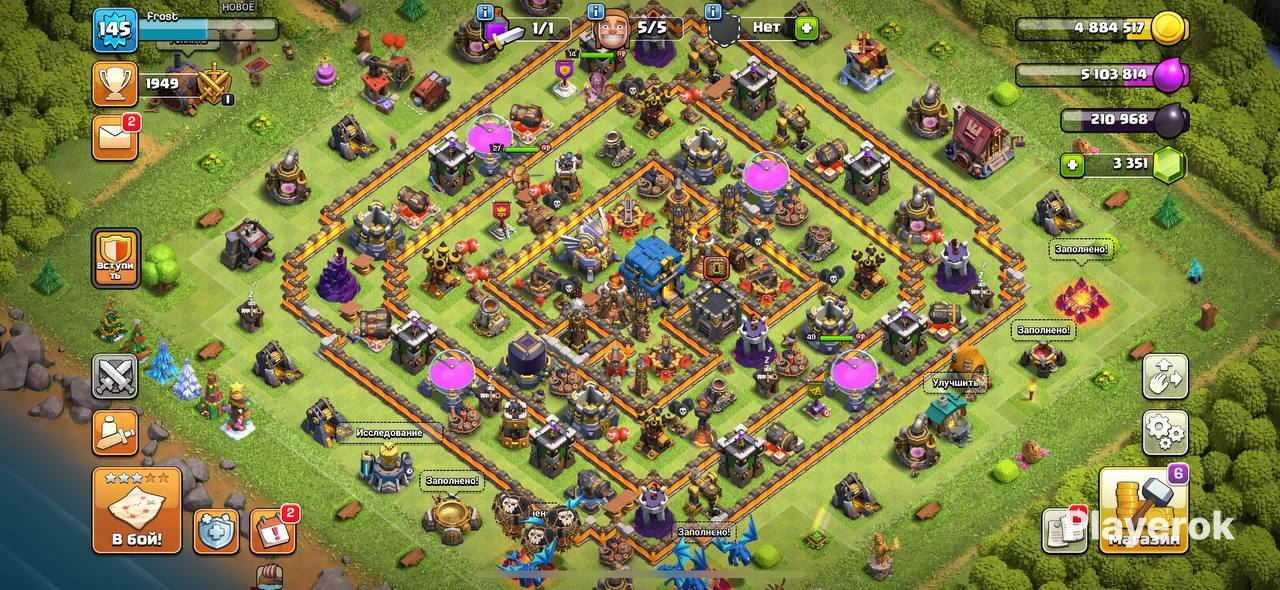Open the army overview sword button
Image resolution: width=1280 pixels, height=590 pixels.
pyautogui.click(x=116, y=432)
